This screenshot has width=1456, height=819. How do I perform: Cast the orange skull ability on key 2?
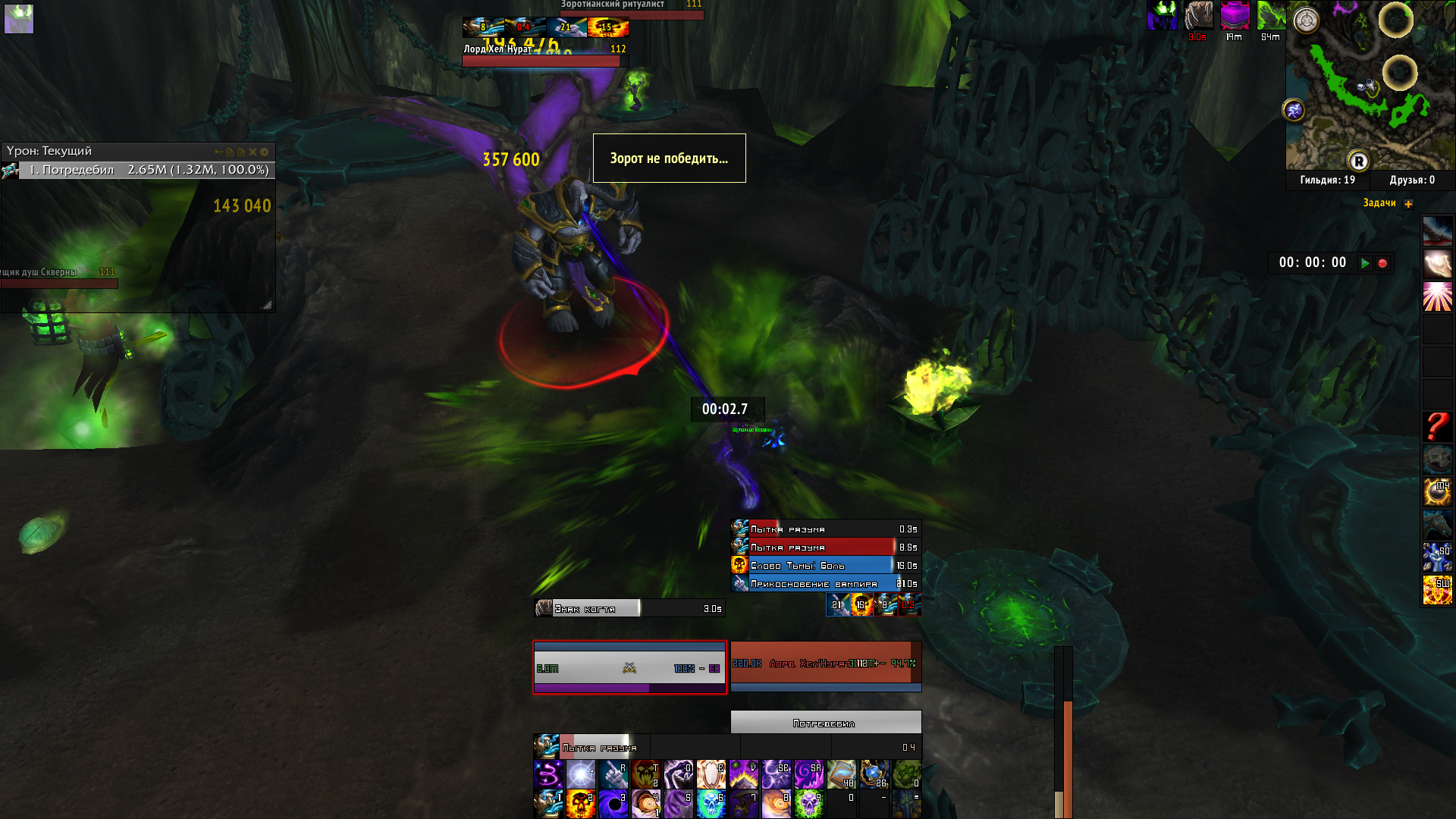tap(581, 804)
